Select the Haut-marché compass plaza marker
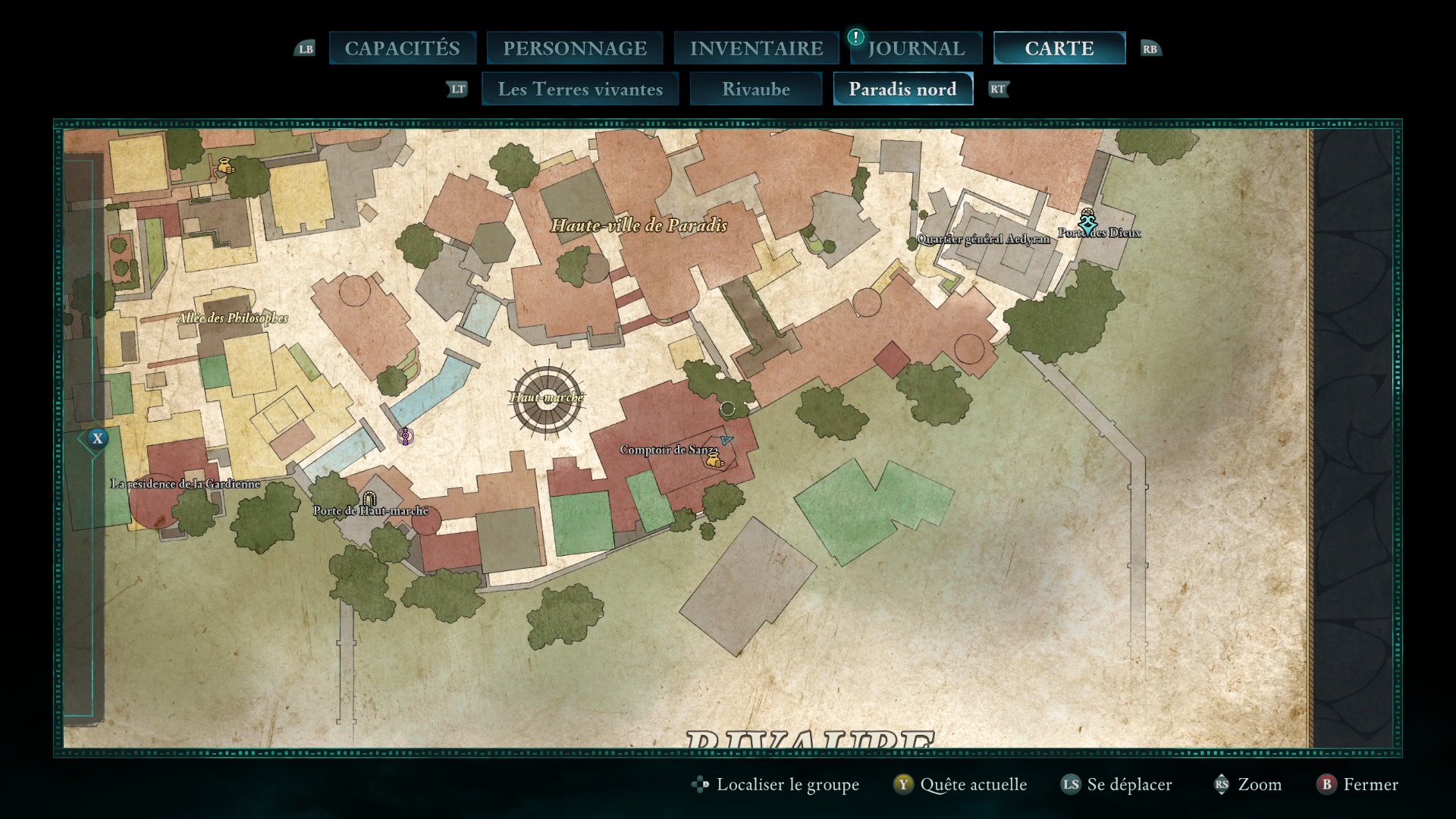Viewport: 1456px width, 819px height. pos(547,398)
